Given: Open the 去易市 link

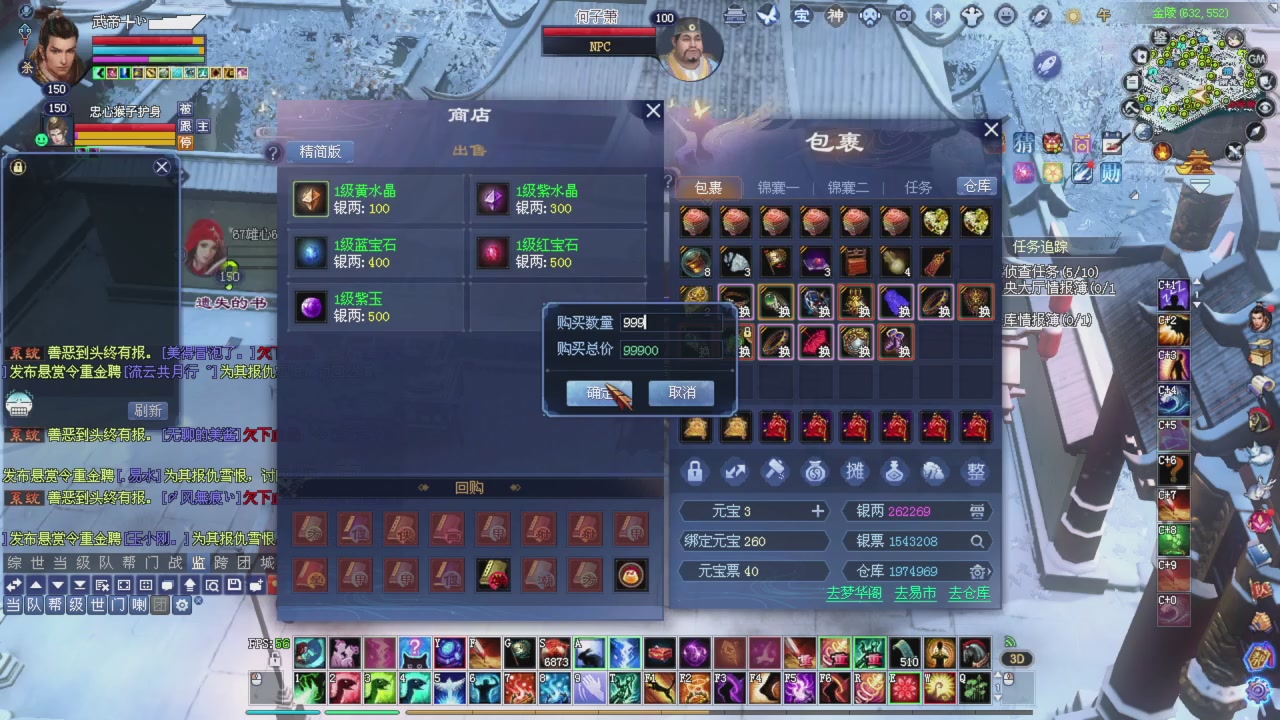Looking at the screenshot, I should point(915,593).
